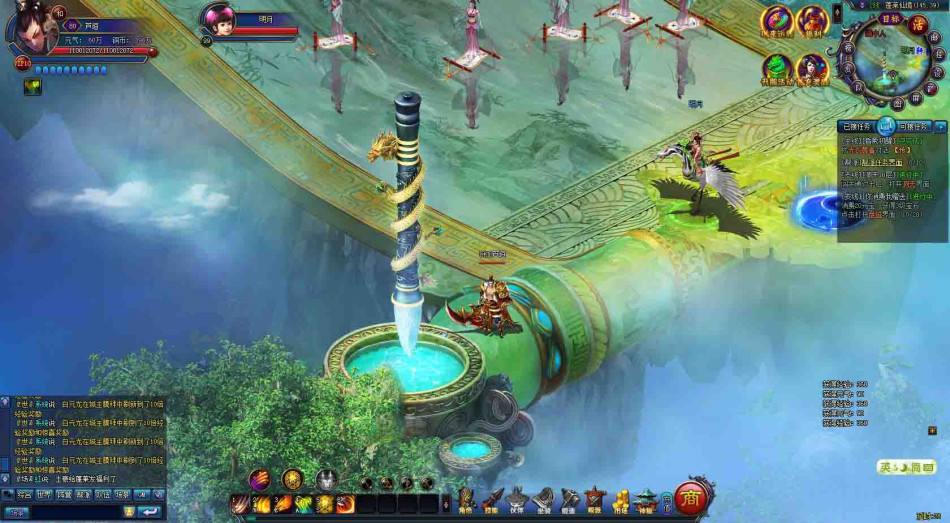Select the 世界 world chat channel
The width and height of the screenshot is (950, 523).
click(44, 494)
